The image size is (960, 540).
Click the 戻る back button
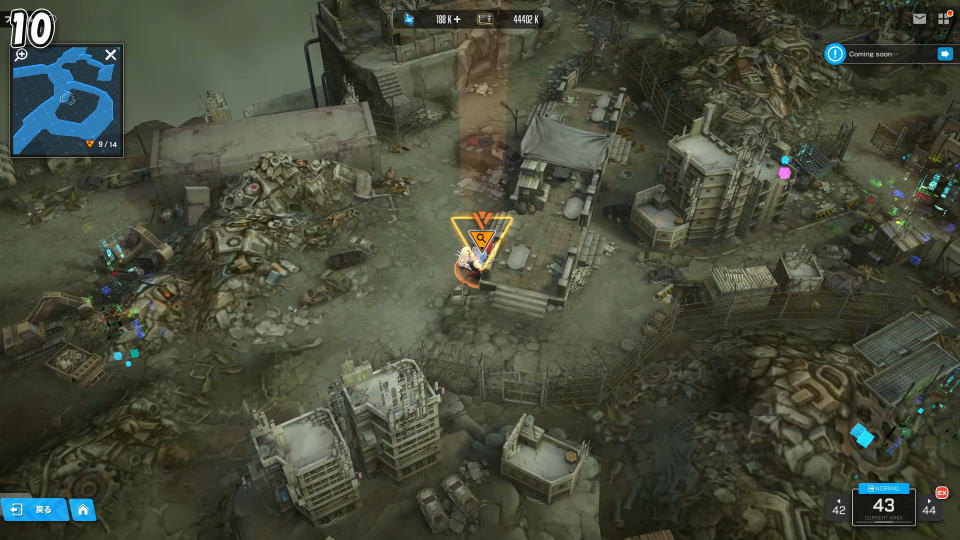tap(34, 510)
